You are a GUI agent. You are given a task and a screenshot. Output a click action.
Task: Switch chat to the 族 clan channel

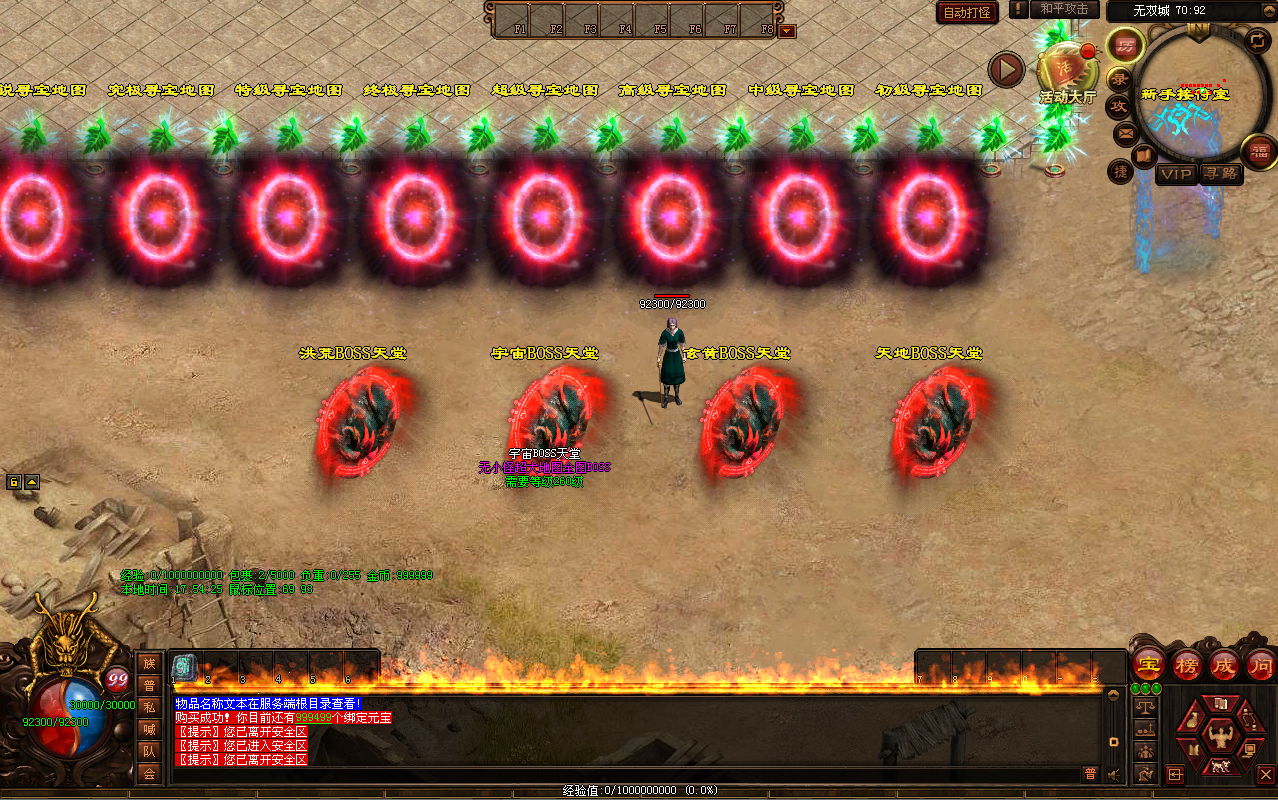tap(149, 663)
